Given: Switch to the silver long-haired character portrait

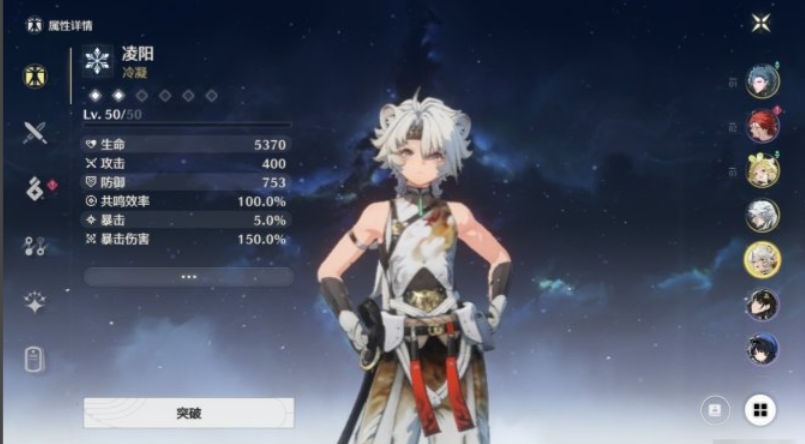Looking at the screenshot, I should [762, 215].
